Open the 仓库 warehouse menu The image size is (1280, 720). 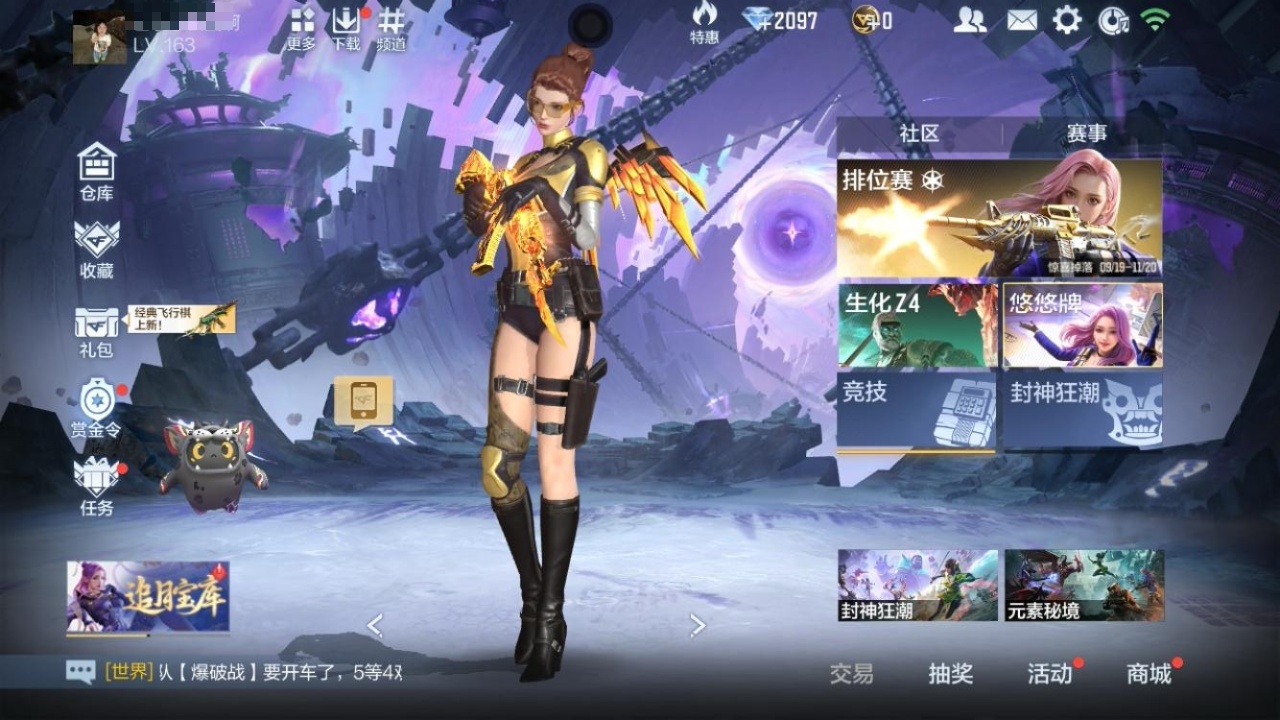pos(97,171)
